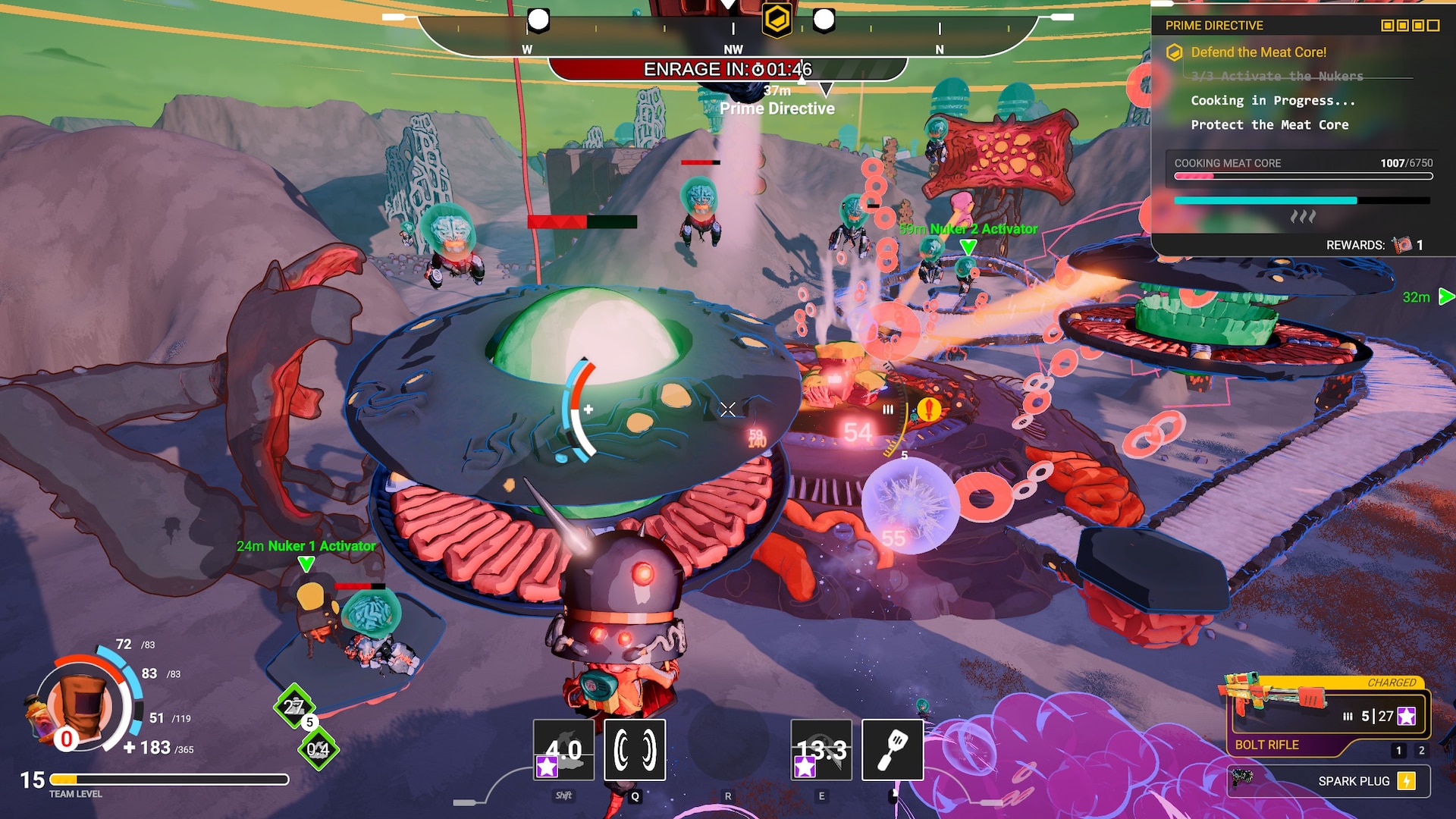Trigger the E ability showing 13.3 cooldown

pos(821,749)
